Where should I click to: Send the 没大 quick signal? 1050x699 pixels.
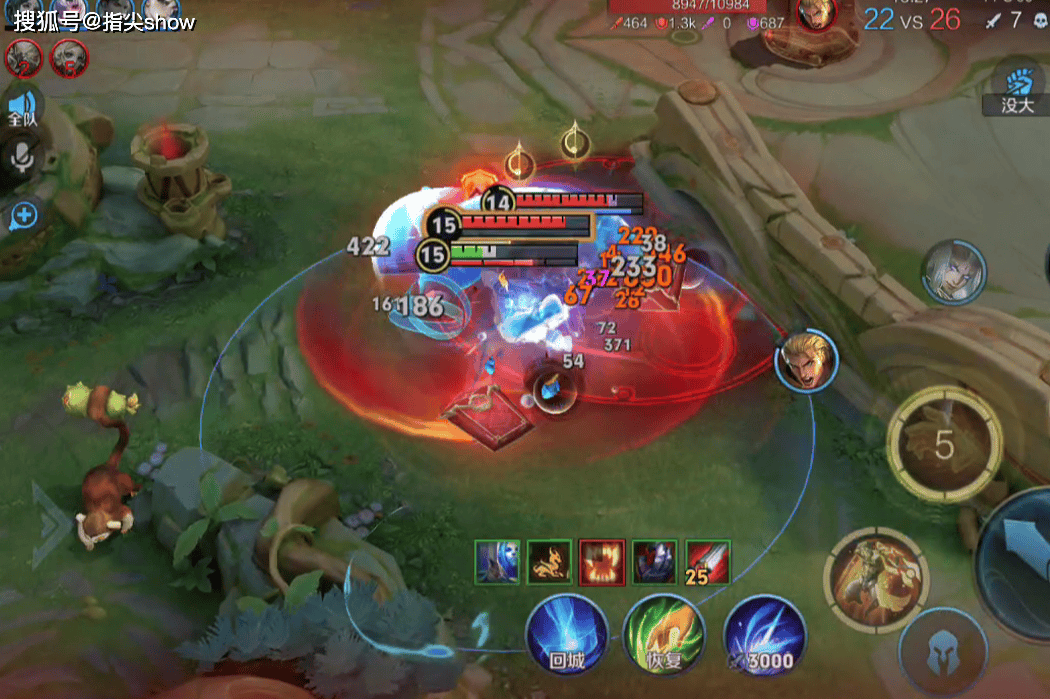click(x=1017, y=88)
